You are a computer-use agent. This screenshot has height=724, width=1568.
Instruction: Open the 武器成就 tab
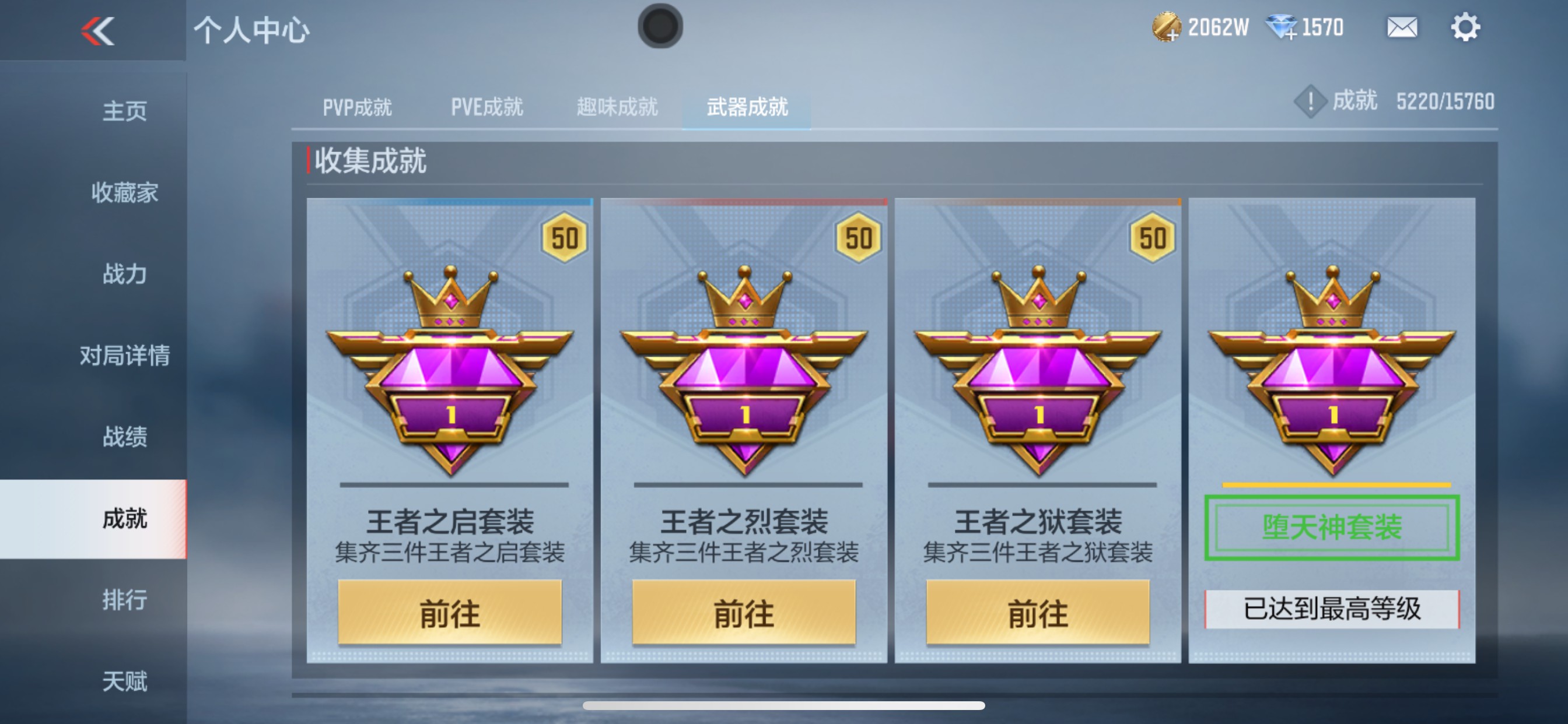point(747,107)
